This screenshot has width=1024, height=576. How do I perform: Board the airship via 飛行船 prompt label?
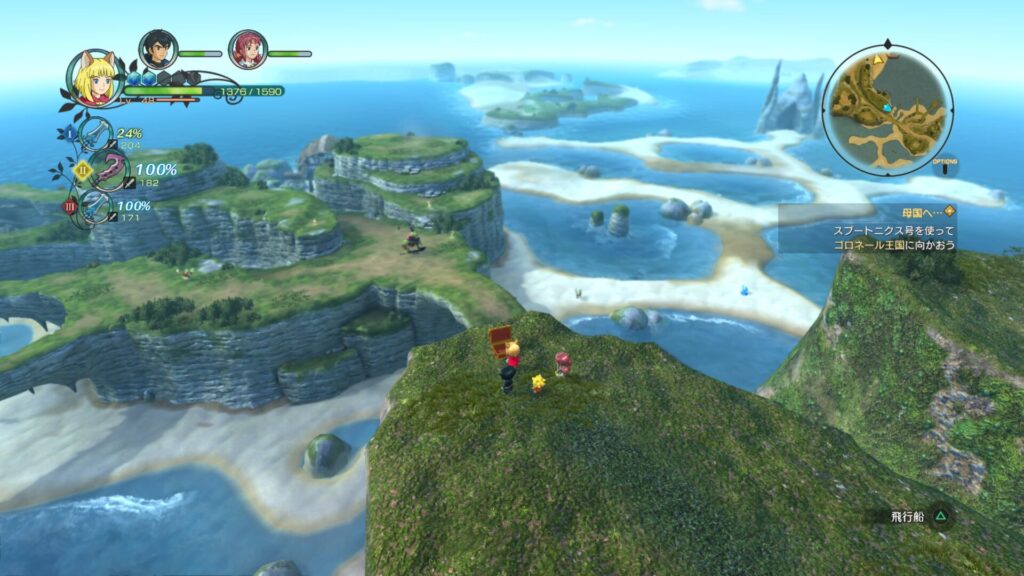[910, 517]
